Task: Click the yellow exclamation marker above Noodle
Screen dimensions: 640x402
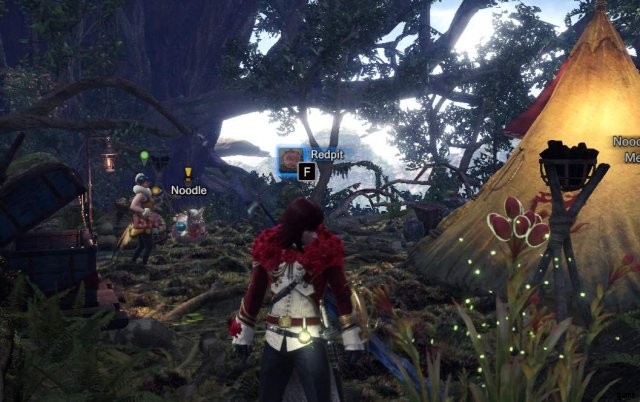Action: point(188,174)
